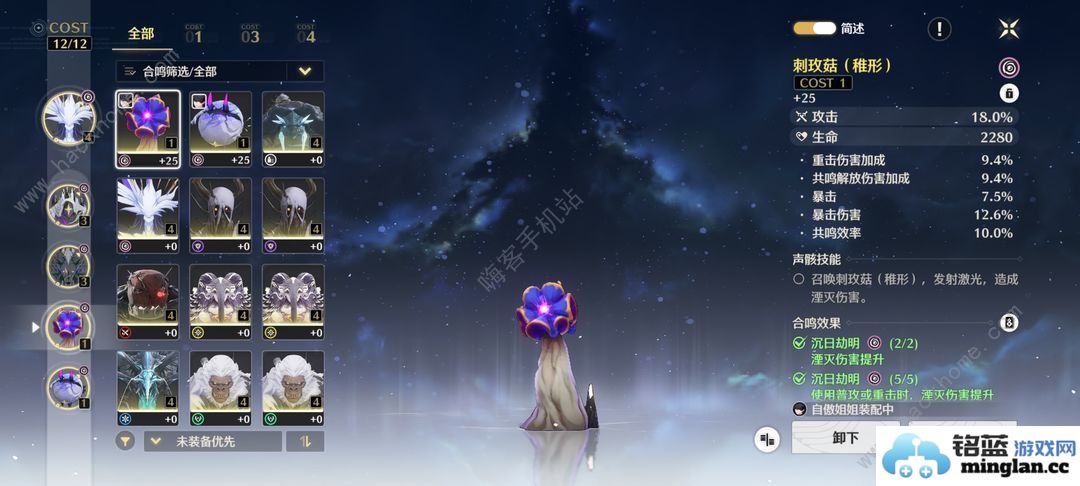Filter echoes by COST 1 tab
Screen dimensions: 1080x486
tap(194, 34)
